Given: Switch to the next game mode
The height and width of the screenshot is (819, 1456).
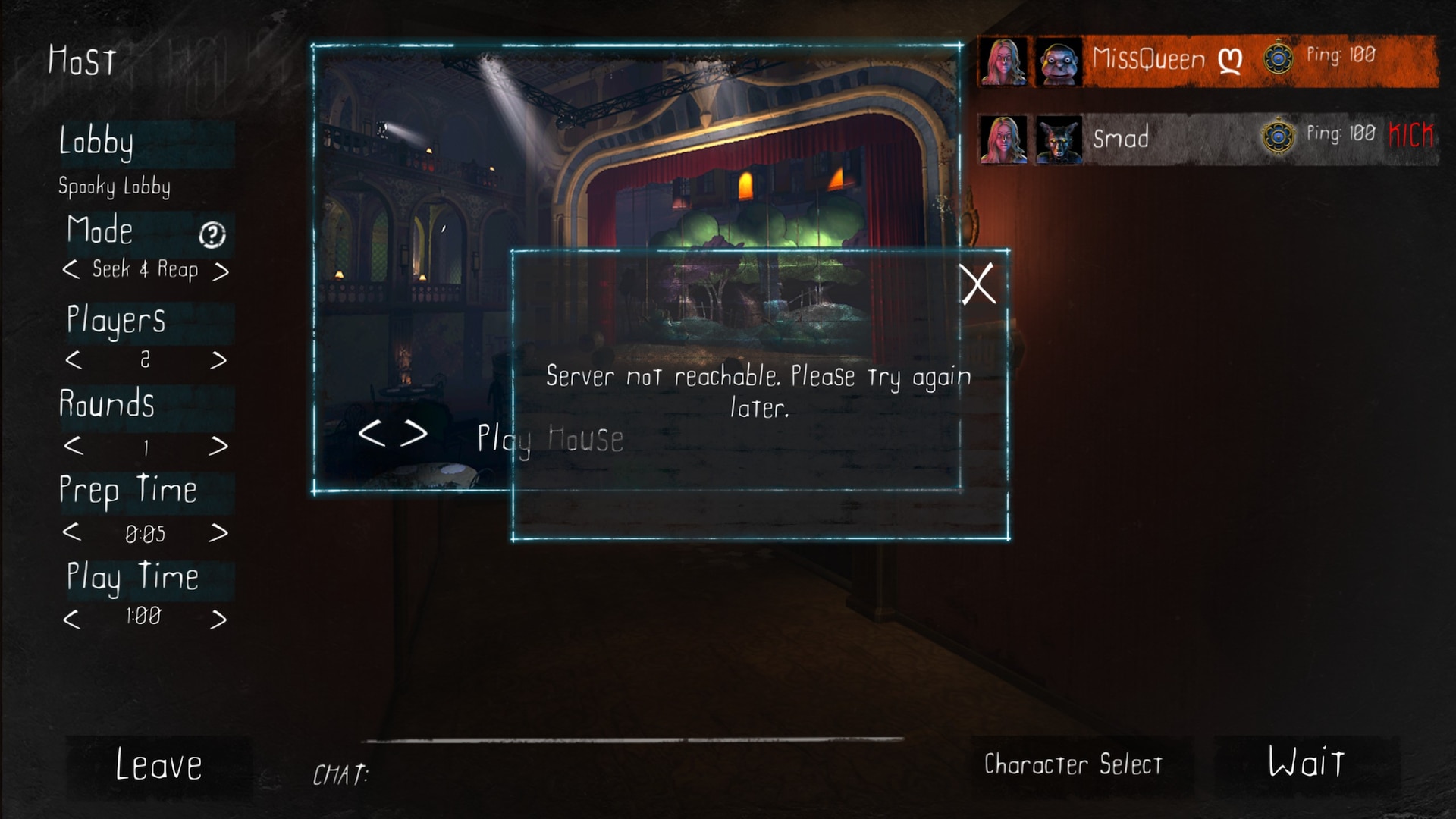Looking at the screenshot, I should click(x=220, y=271).
